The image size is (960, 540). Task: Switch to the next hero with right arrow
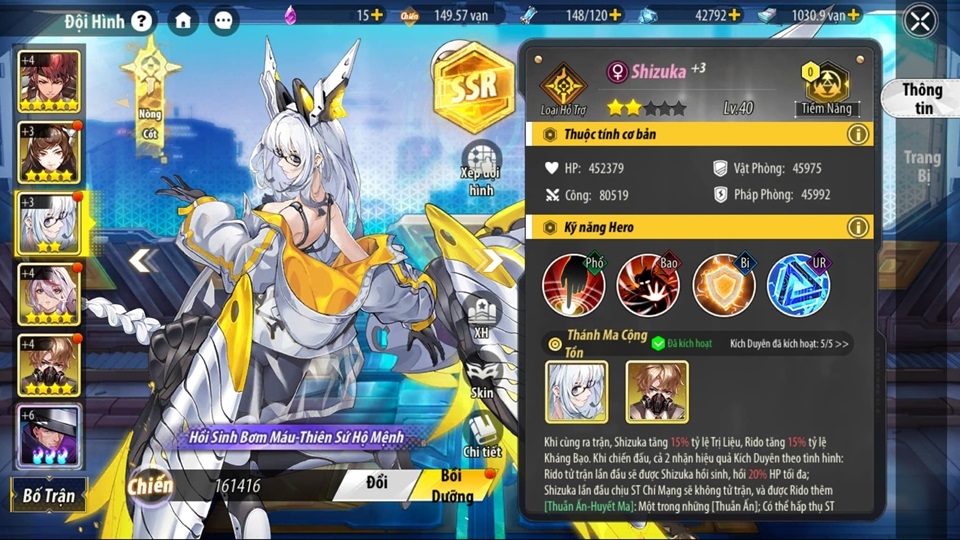[x=494, y=261]
